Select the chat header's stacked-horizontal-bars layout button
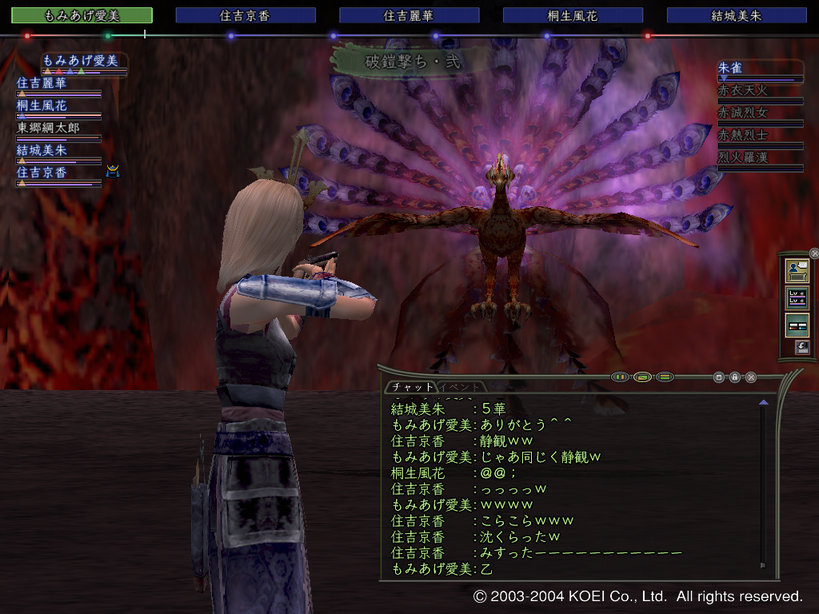Screen dimensions: 819x614 tap(665, 377)
